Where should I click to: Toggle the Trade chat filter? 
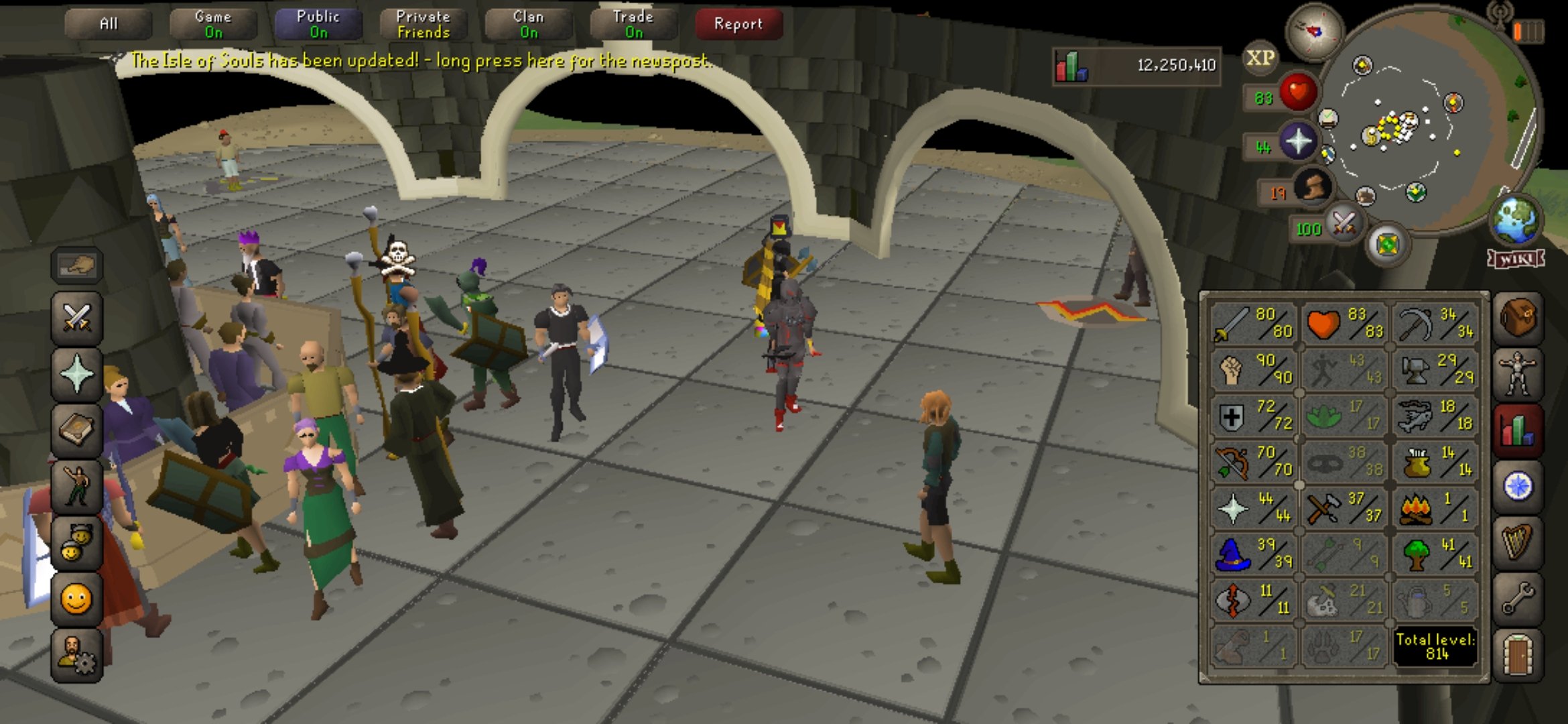(x=633, y=24)
